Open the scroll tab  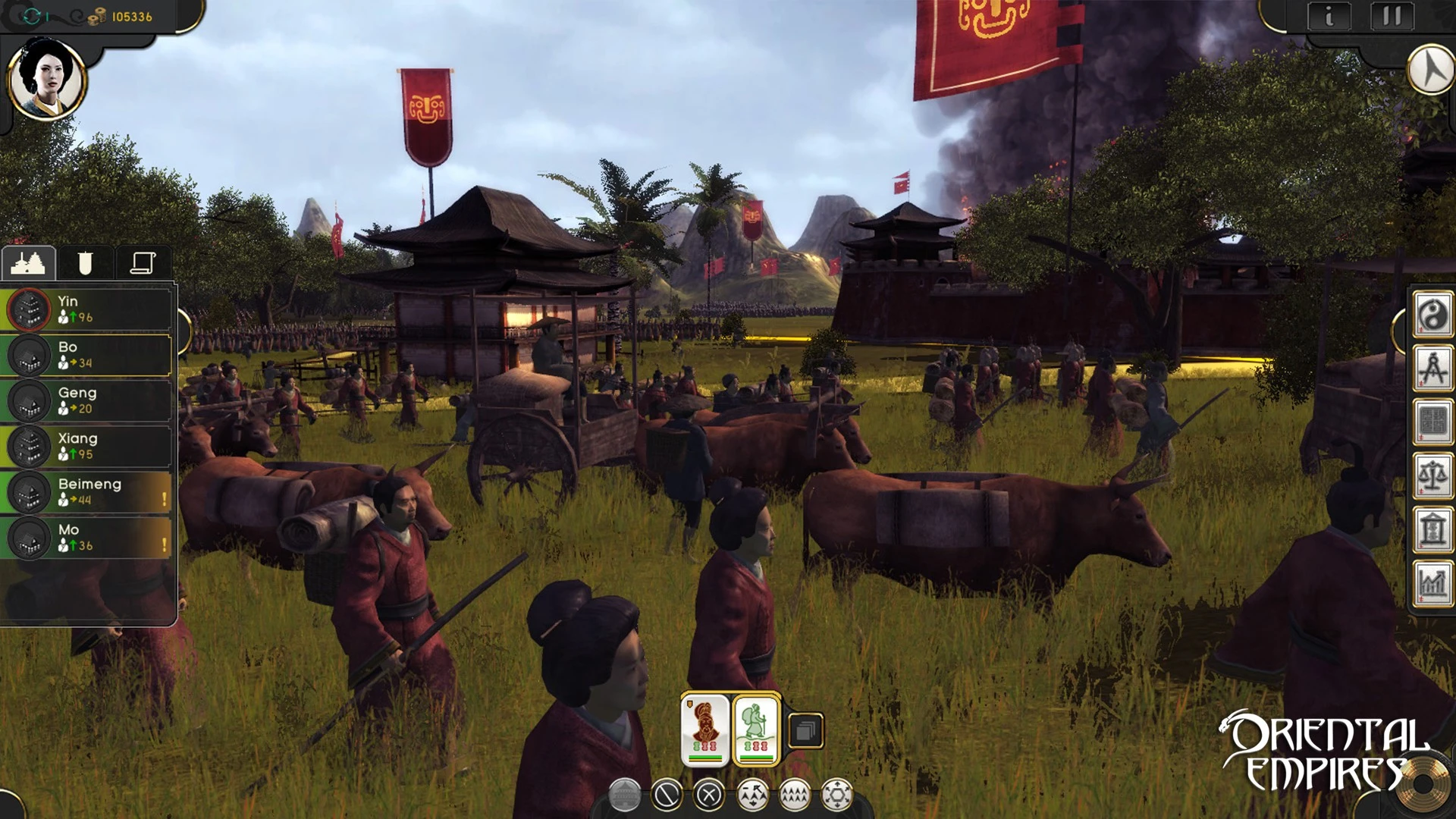tap(143, 263)
